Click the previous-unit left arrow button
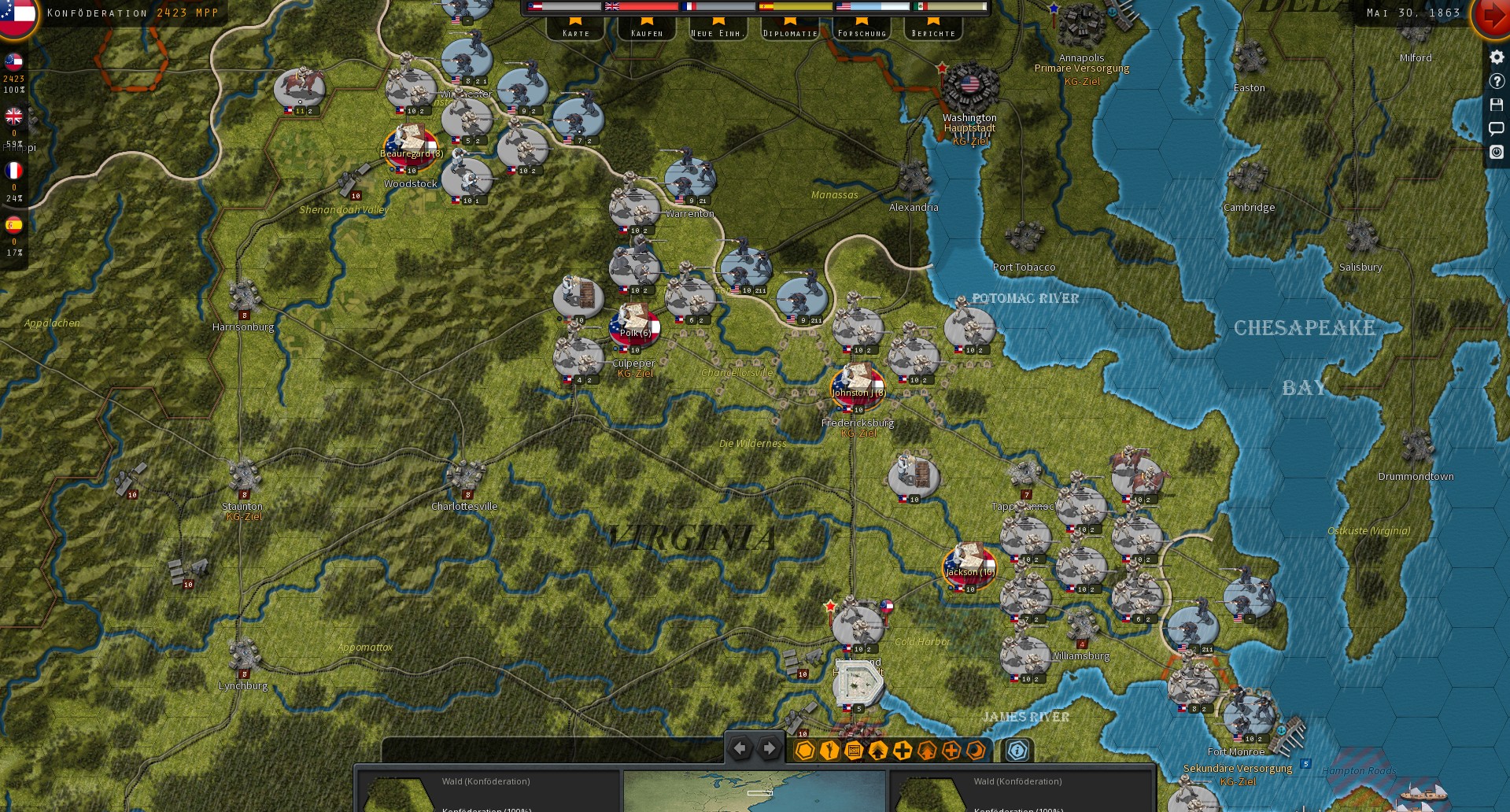This screenshot has height=812, width=1510. [x=740, y=747]
